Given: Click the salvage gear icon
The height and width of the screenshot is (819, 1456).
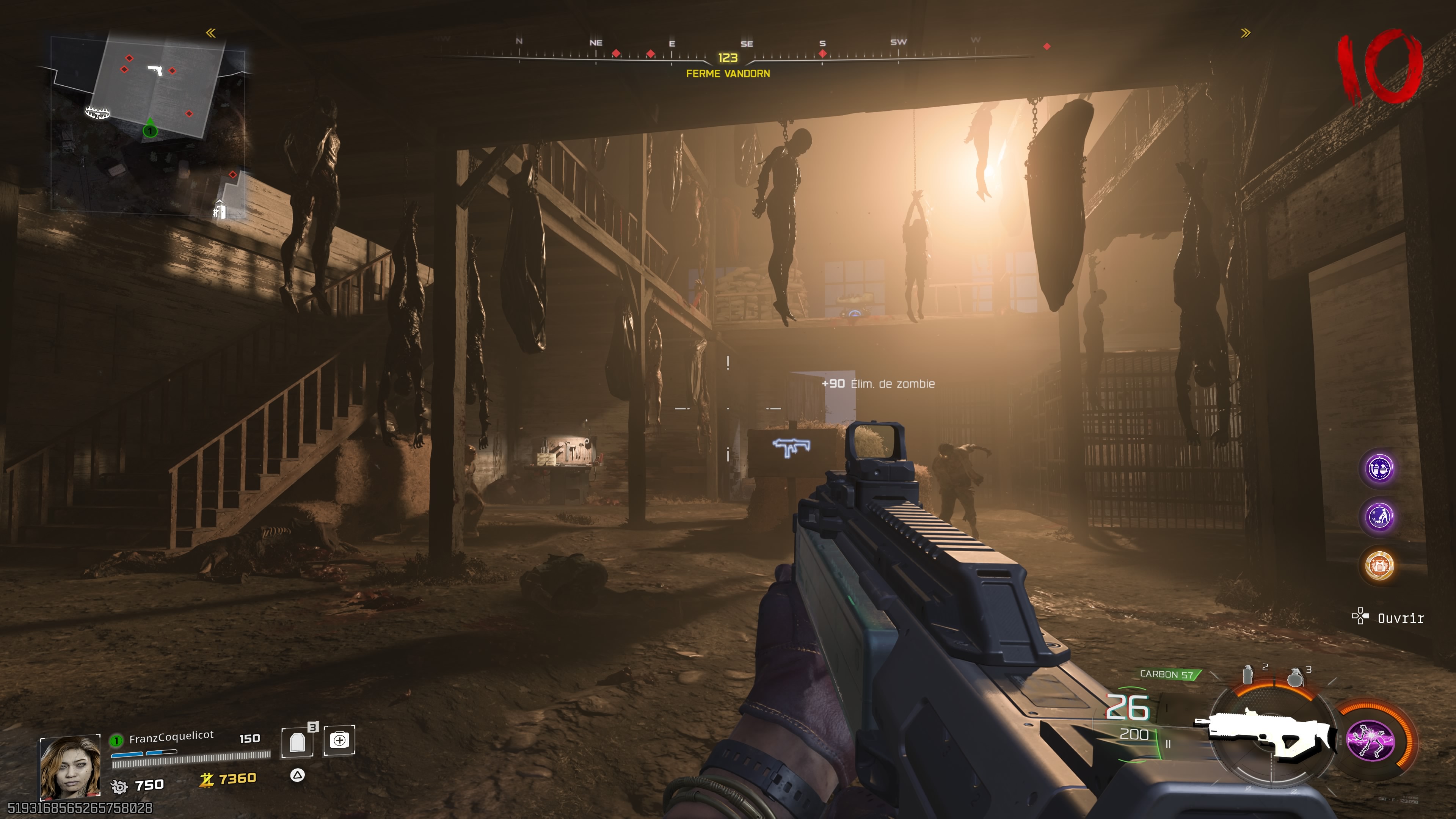Looking at the screenshot, I should click(x=119, y=786).
